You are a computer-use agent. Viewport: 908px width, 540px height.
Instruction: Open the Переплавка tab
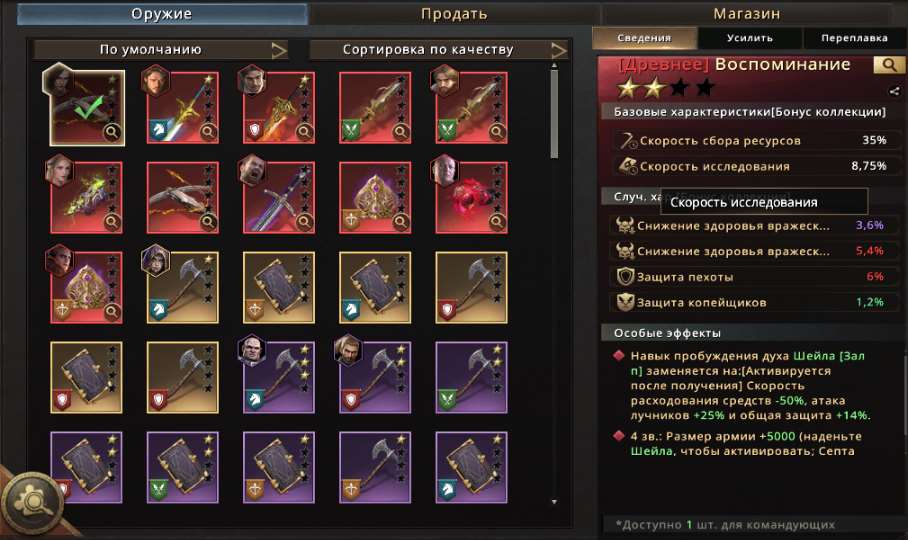pyautogui.click(x=853, y=38)
